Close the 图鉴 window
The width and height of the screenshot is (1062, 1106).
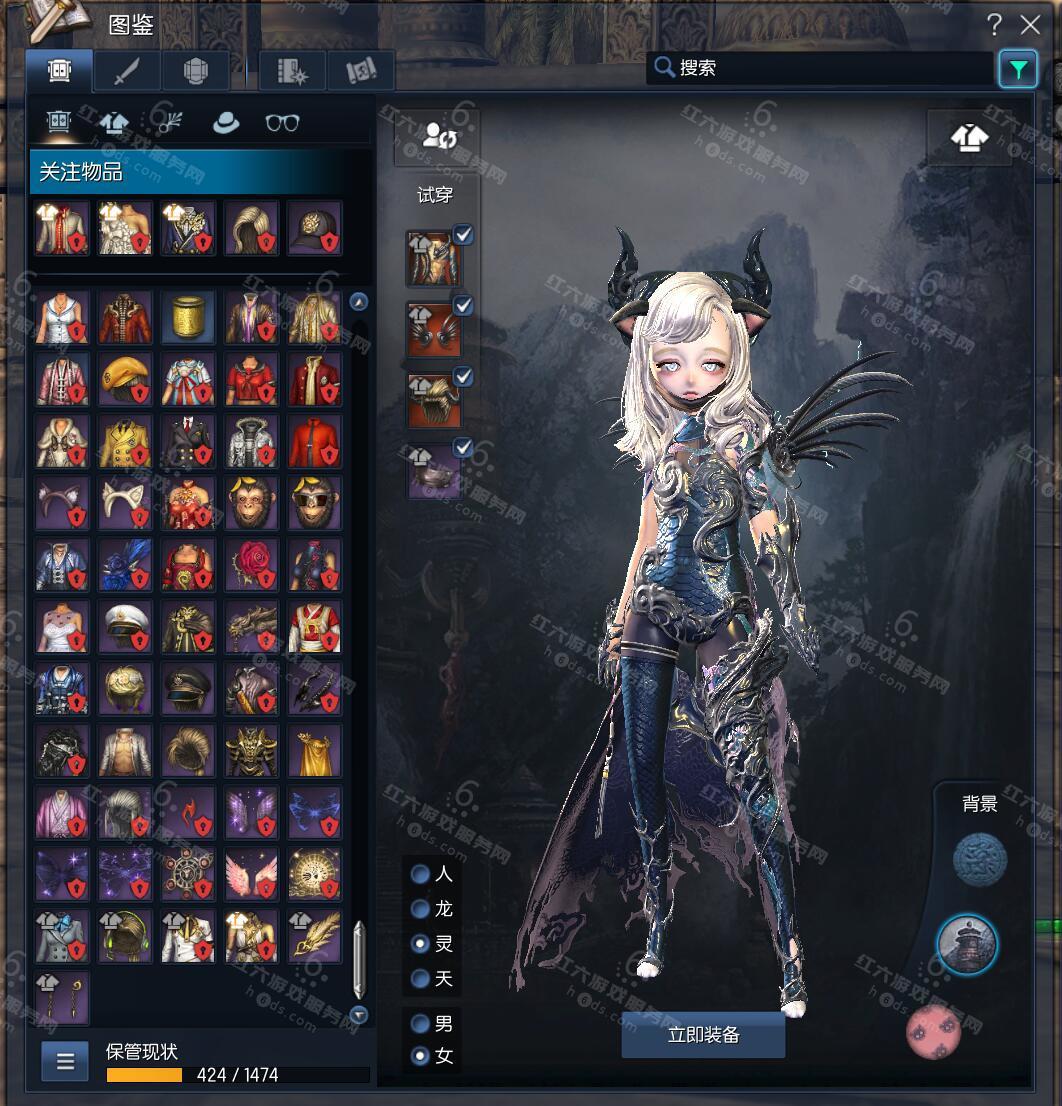click(1030, 25)
